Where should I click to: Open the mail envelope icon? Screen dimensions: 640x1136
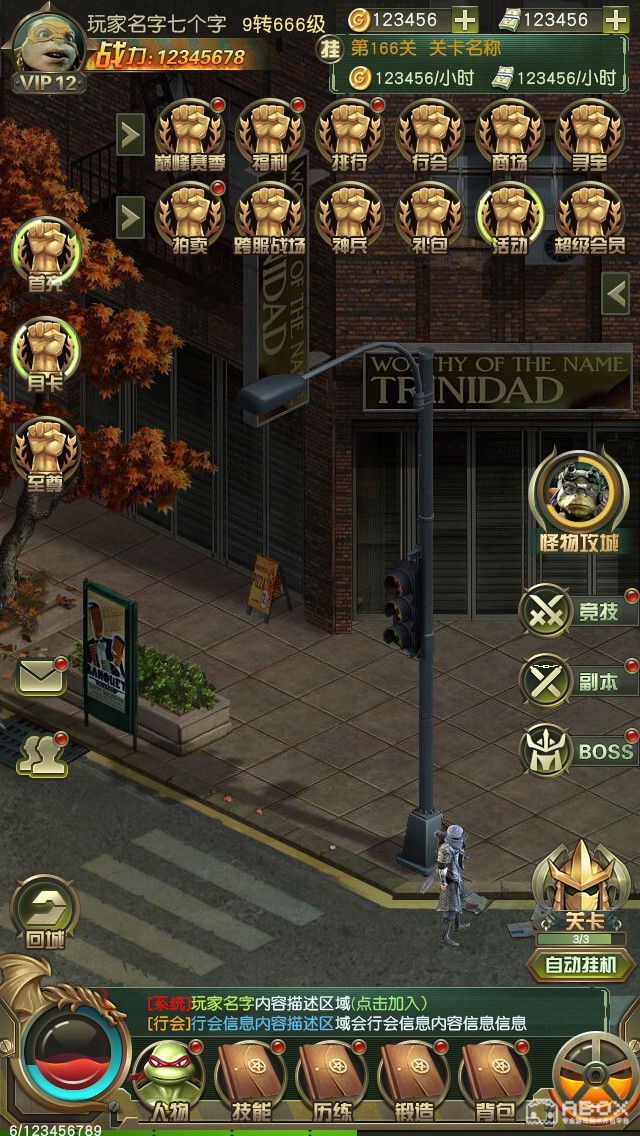41,678
